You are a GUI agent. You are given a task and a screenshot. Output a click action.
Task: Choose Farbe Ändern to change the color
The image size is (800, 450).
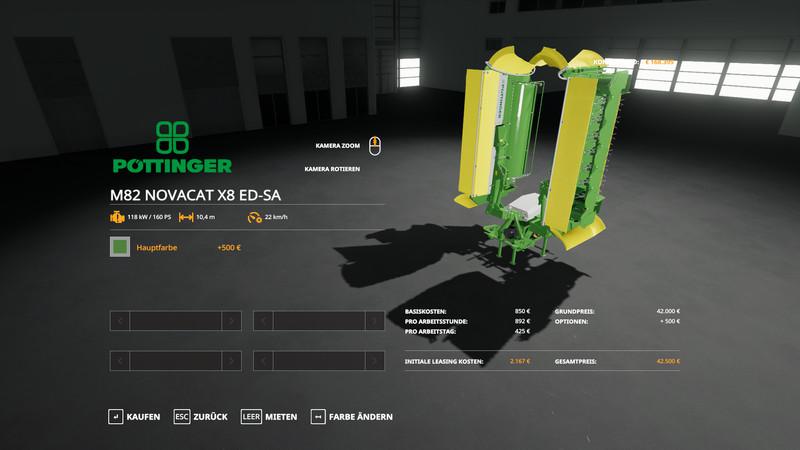point(352,416)
